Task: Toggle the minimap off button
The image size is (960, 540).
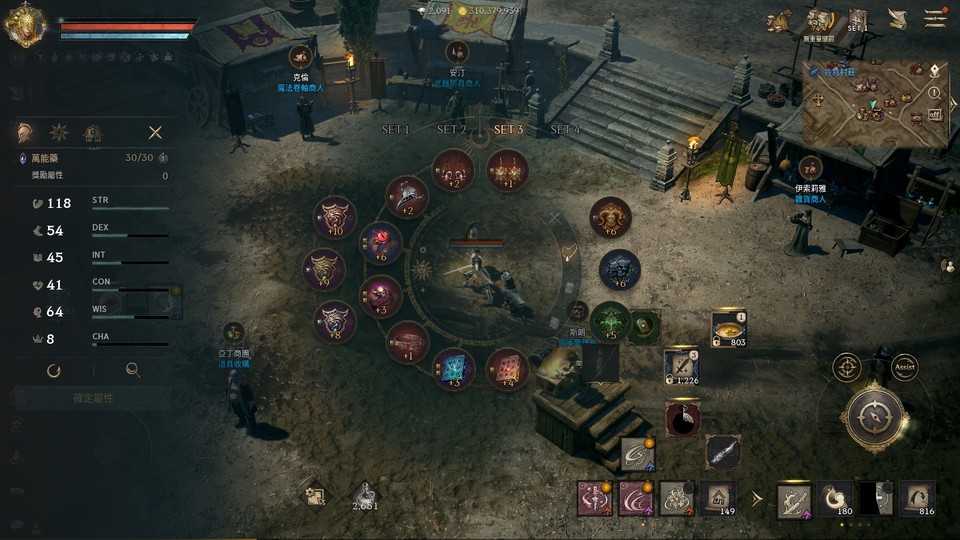Action: [x=935, y=114]
